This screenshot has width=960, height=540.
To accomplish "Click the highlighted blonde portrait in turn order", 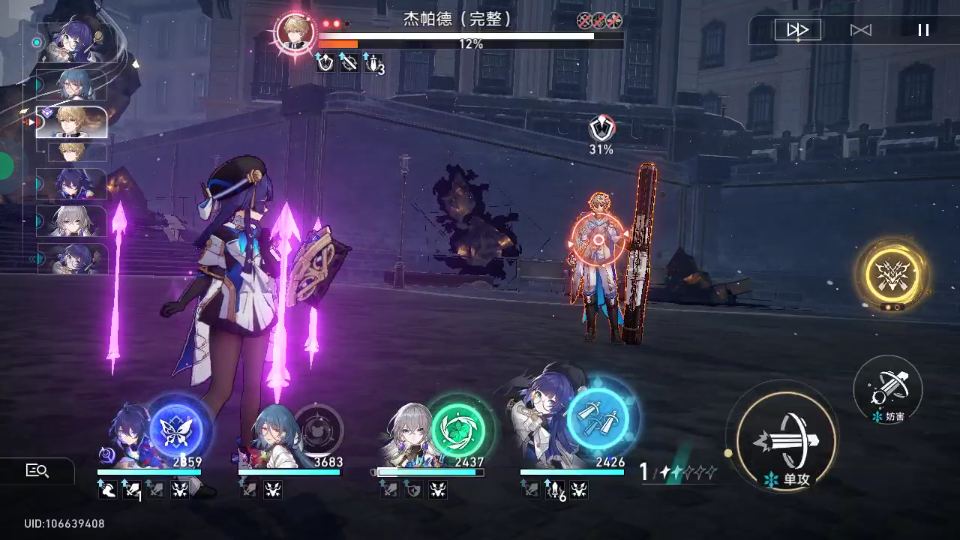I will click(x=72, y=121).
